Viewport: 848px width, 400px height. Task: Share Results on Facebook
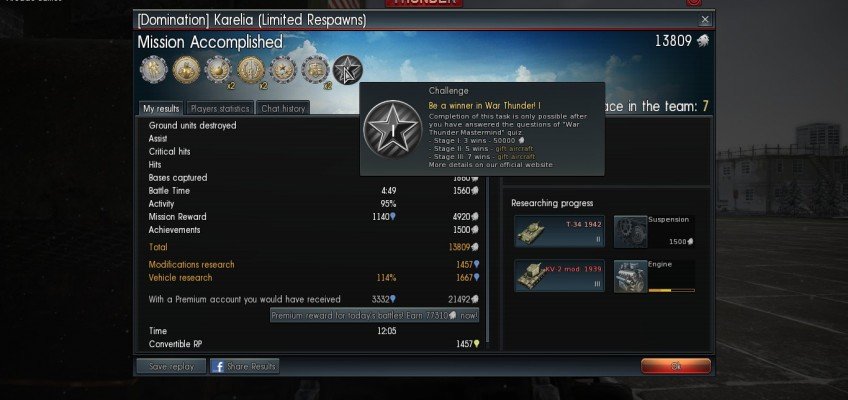(245, 367)
